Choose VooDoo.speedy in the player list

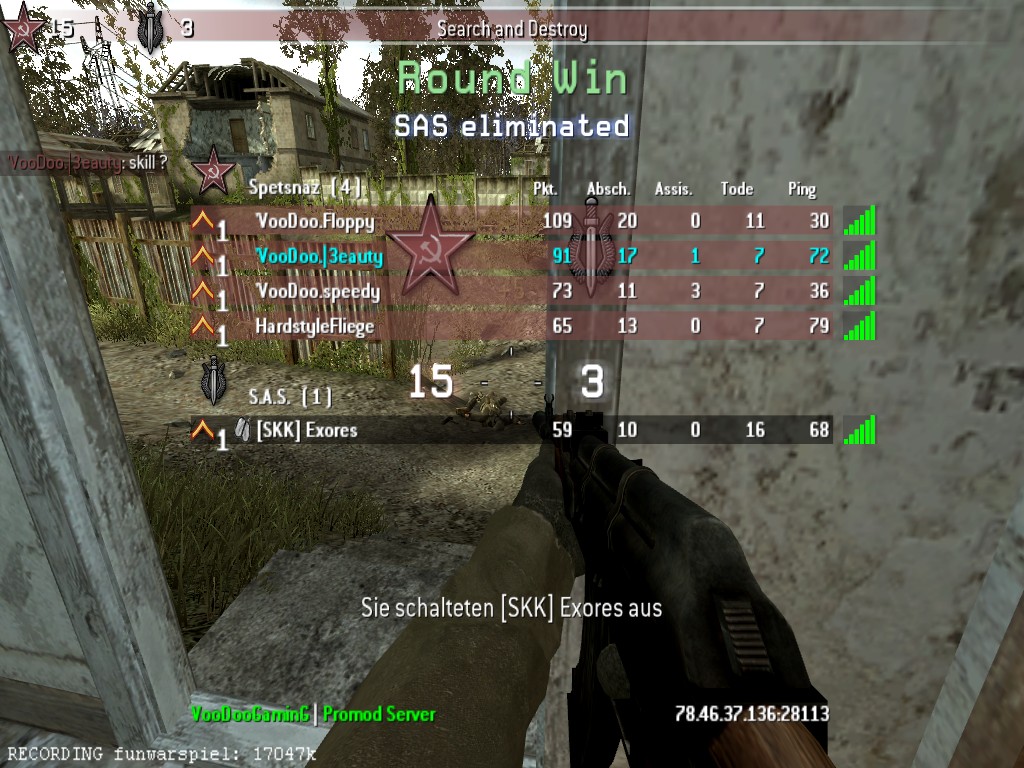tap(510, 291)
